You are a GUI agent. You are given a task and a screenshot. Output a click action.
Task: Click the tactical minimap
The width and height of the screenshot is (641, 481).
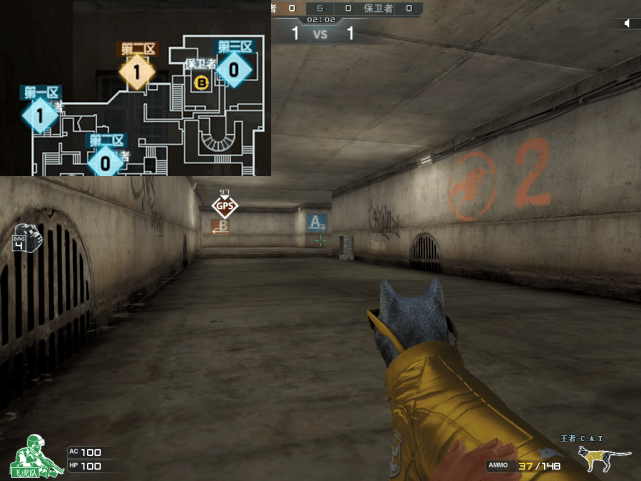(x=135, y=88)
